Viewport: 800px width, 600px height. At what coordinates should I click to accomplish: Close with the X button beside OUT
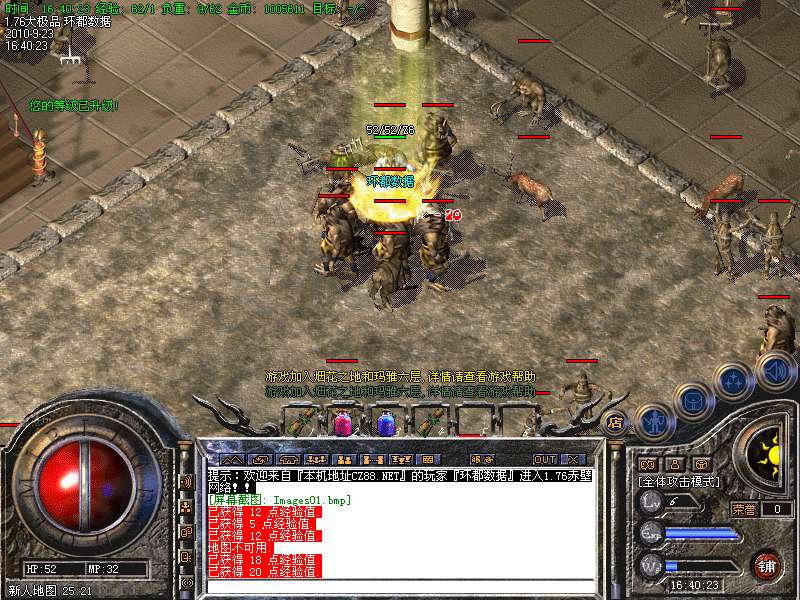[x=573, y=460]
